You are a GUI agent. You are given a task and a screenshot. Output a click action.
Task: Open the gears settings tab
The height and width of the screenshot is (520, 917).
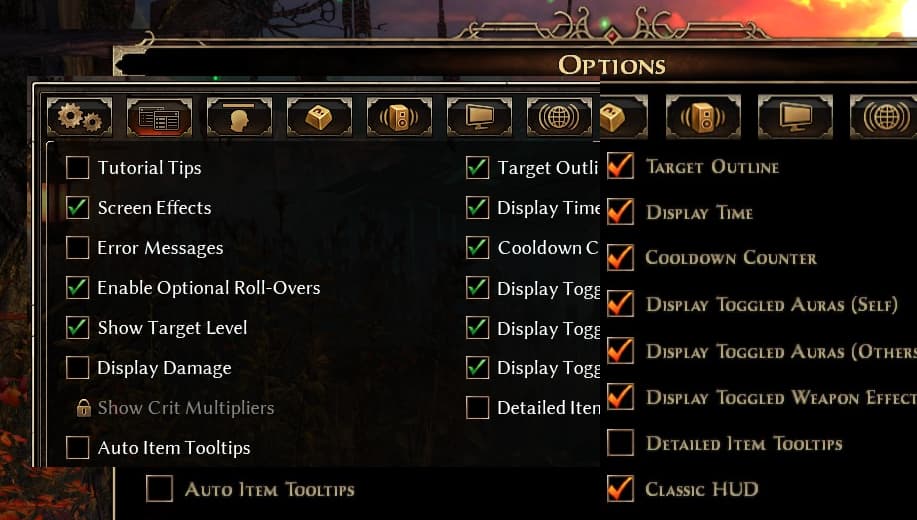click(x=79, y=118)
